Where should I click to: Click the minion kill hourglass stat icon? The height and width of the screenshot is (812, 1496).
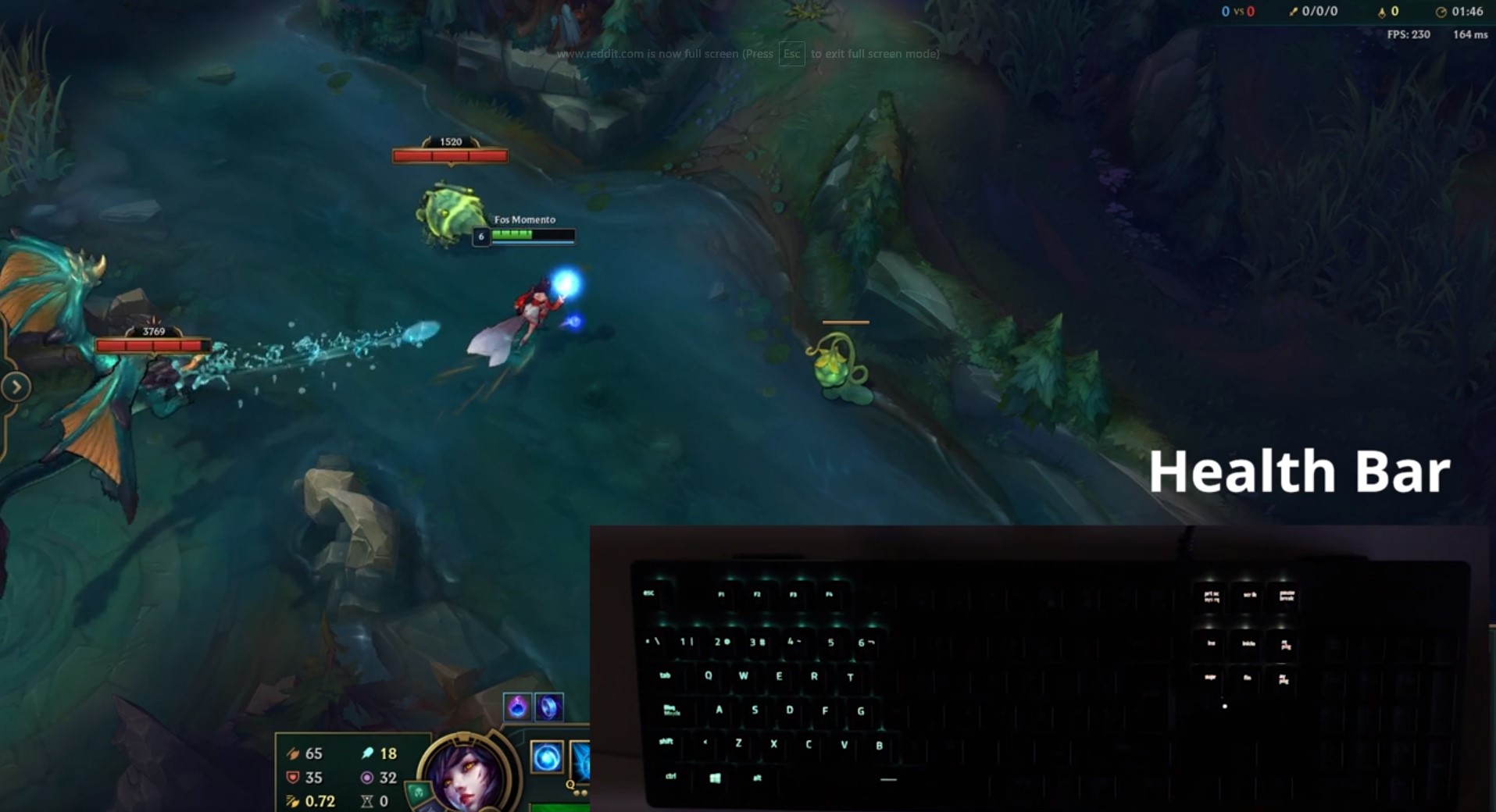click(366, 802)
